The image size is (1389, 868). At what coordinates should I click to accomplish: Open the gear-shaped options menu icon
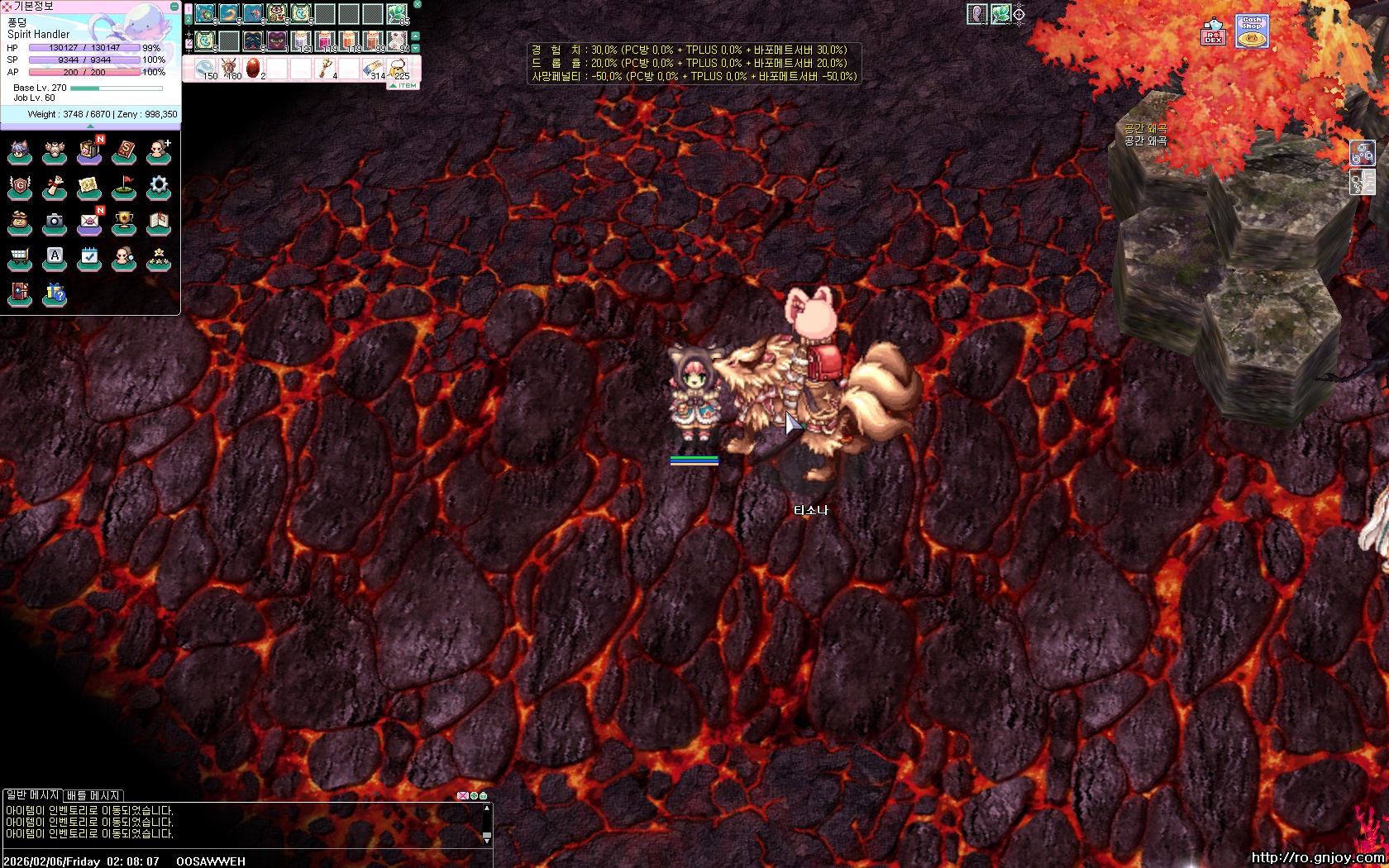click(x=159, y=187)
